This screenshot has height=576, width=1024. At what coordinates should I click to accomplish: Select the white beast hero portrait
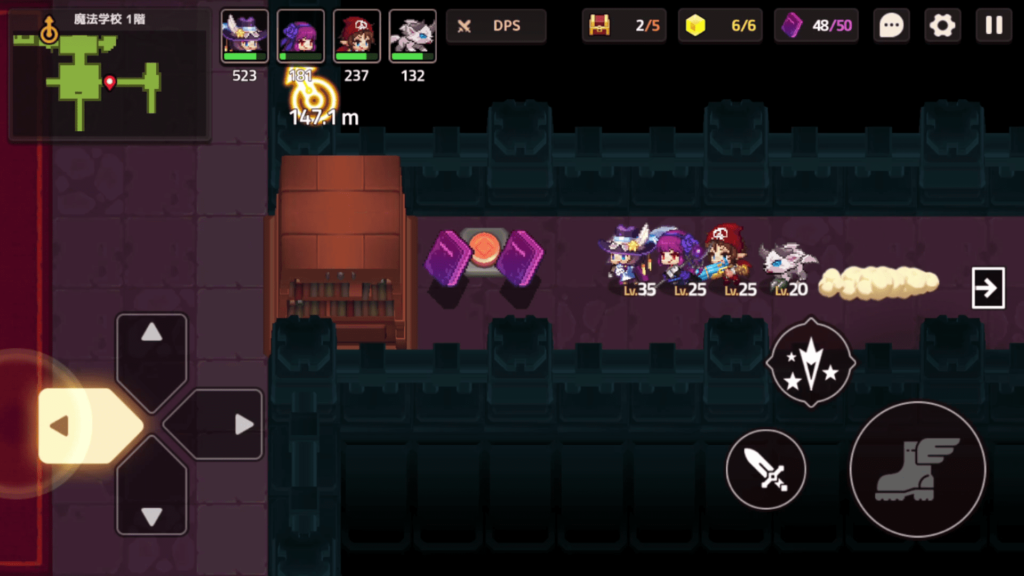(x=412, y=37)
